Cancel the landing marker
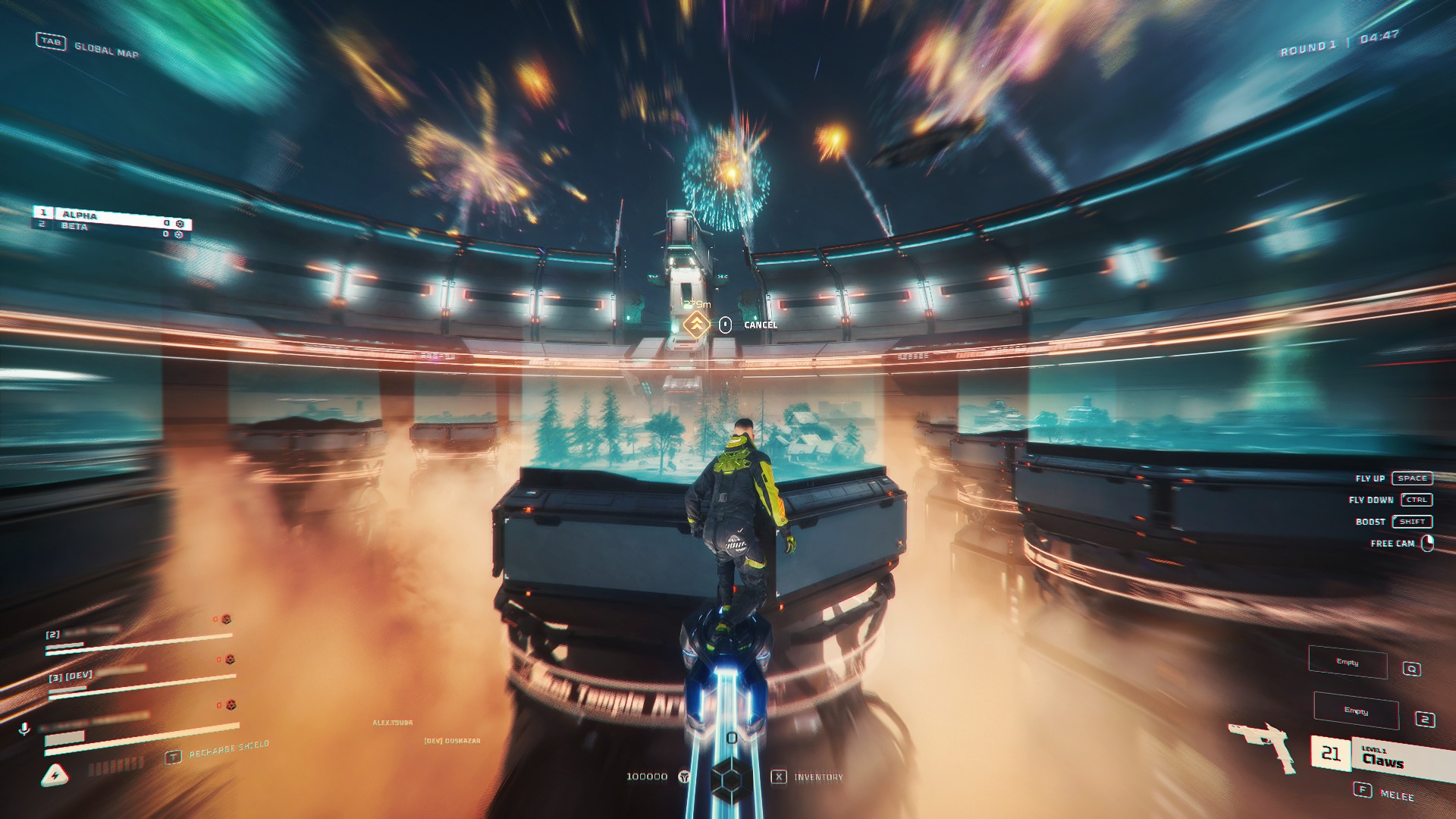Image resolution: width=1456 pixels, height=819 pixels. pyautogui.click(x=760, y=325)
